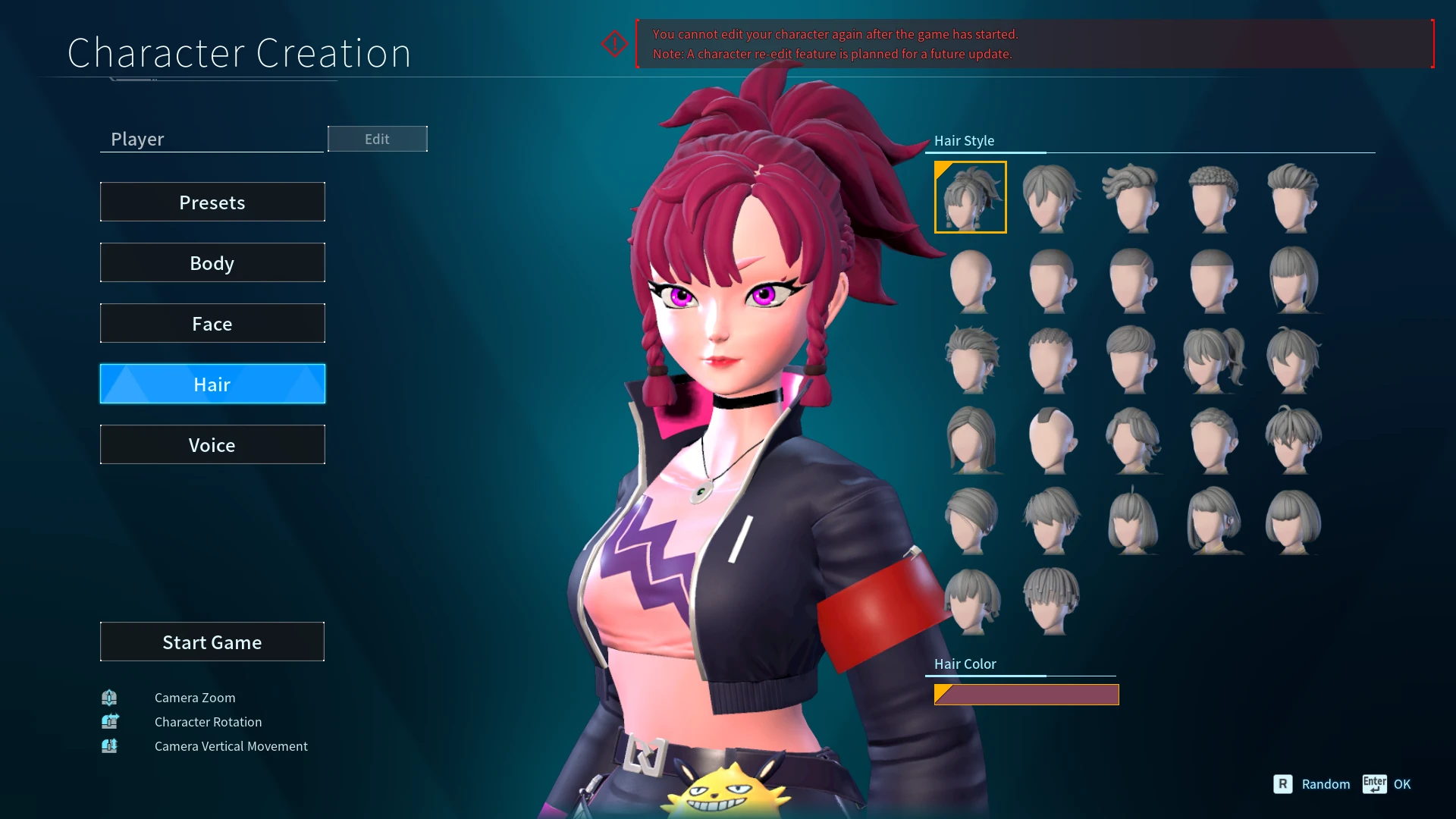
Task: Select the Body category
Action: coord(212,263)
